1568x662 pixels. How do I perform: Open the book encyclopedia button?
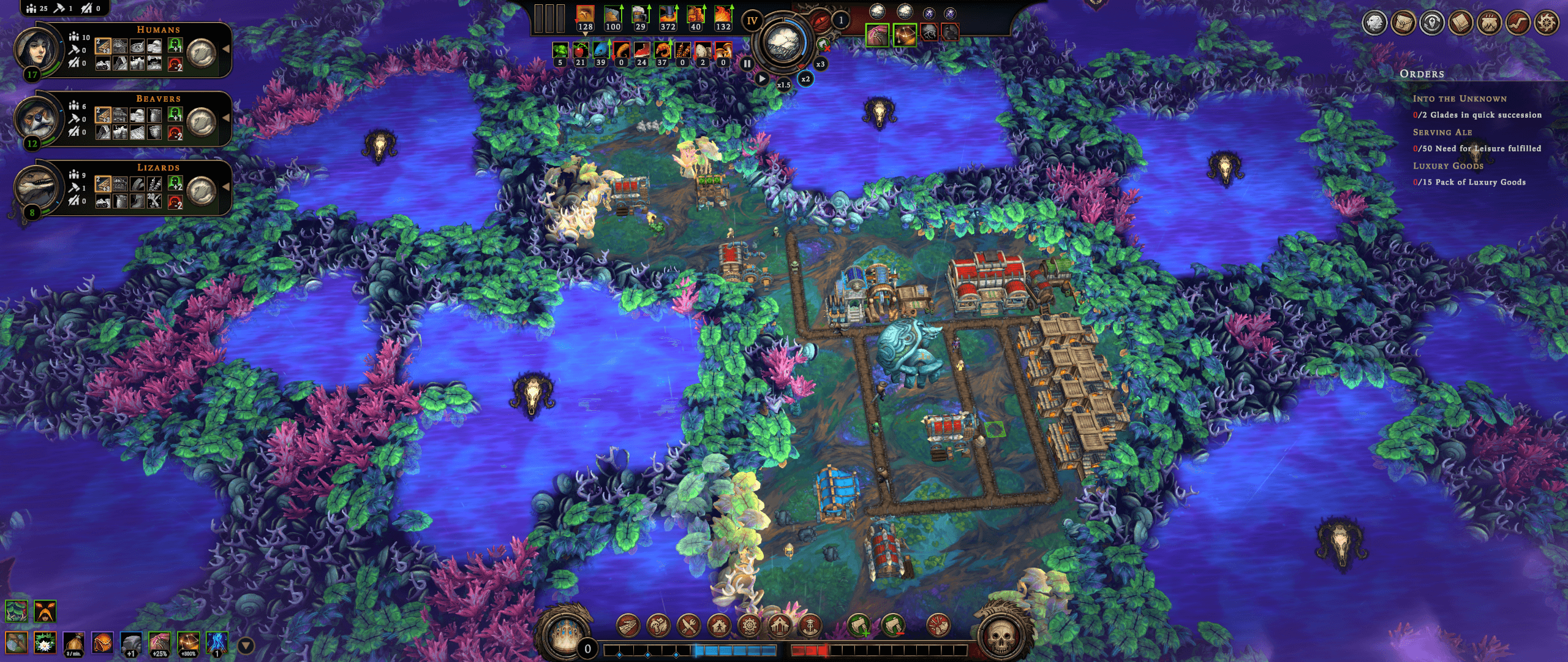point(1461,23)
